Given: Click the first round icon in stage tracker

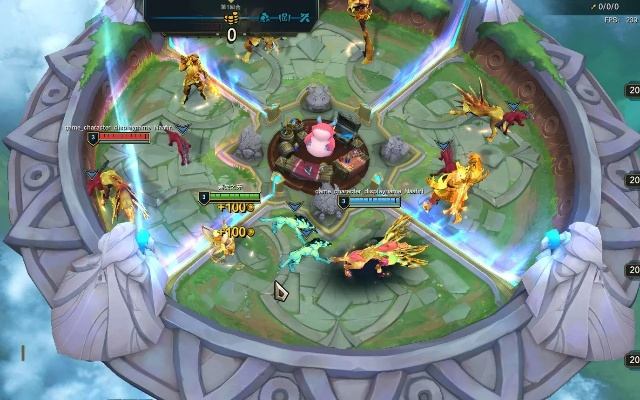Looking at the screenshot, I should 265,17.
